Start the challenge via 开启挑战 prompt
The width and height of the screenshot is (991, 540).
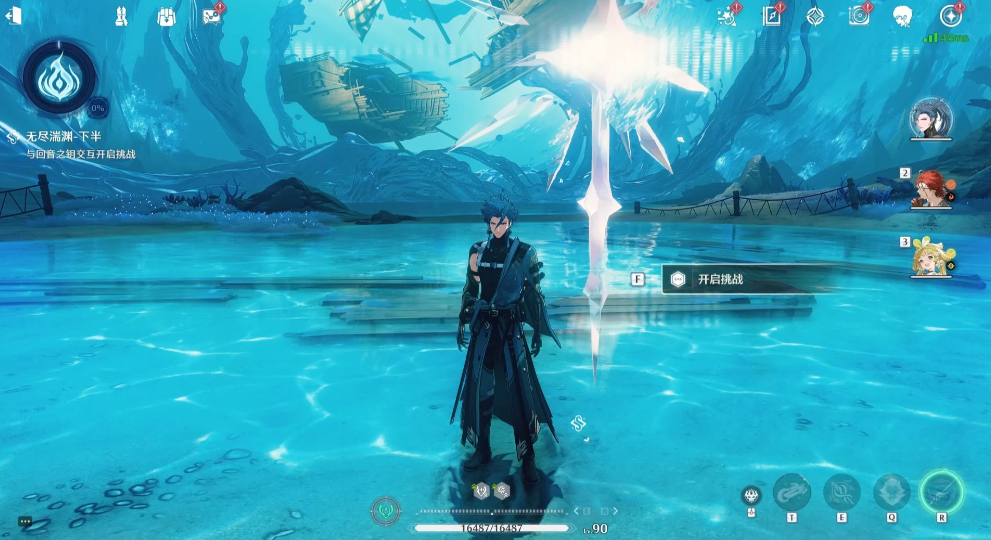[720, 280]
